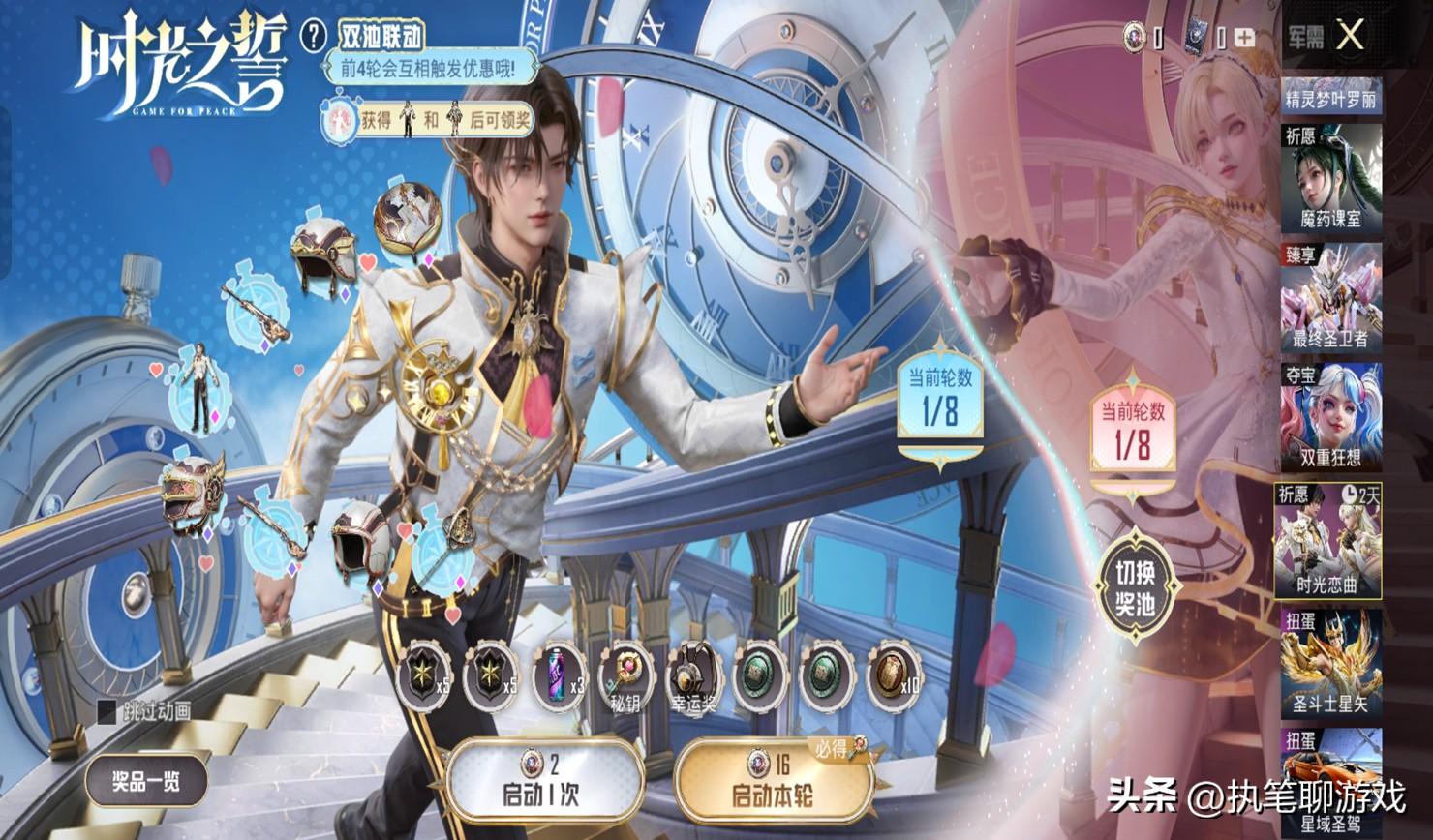Open the 奖品一览 prize overview
The image size is (1433, 840).
point(145,780)
